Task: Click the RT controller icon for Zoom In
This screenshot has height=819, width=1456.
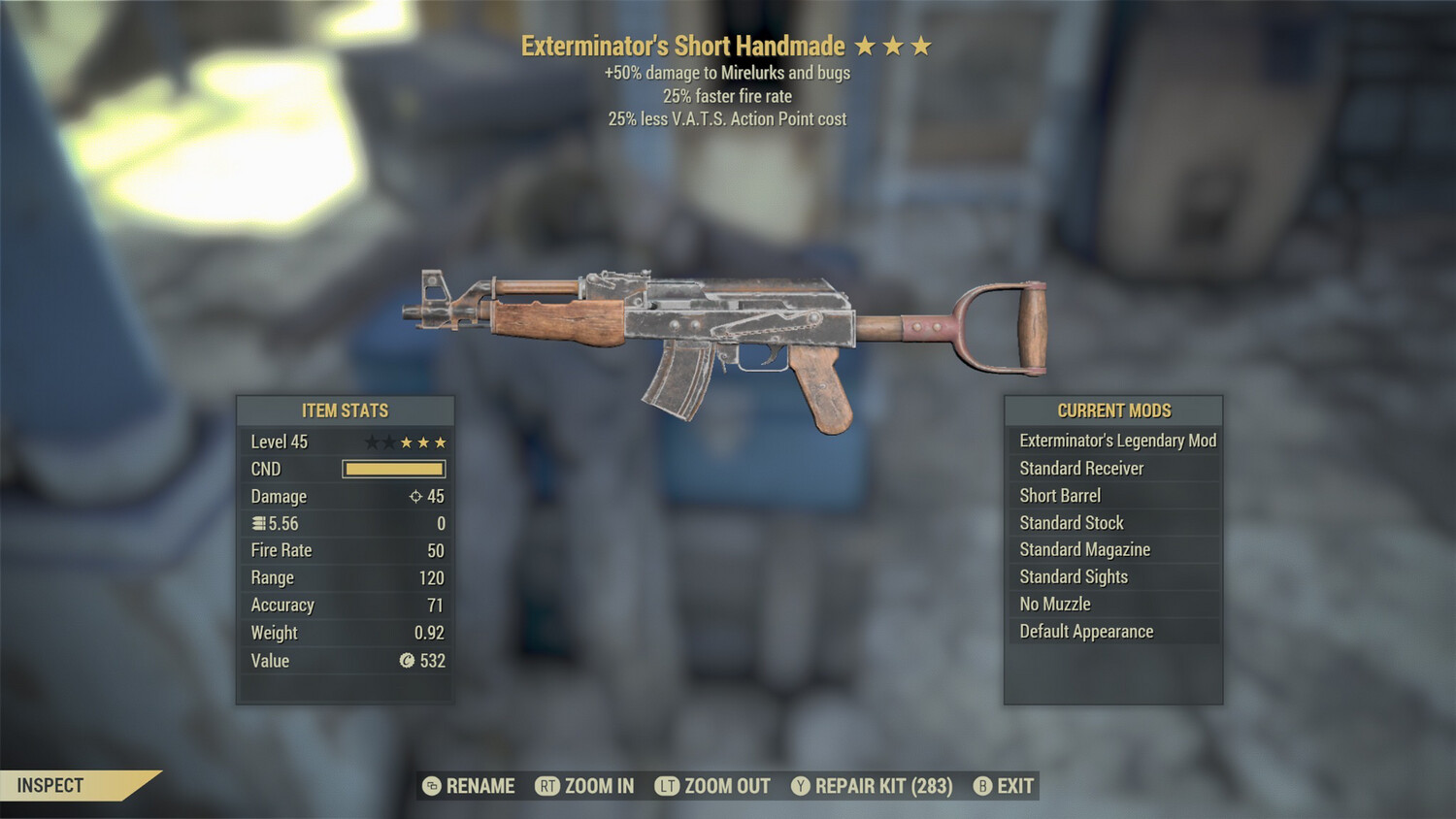Action: tap(549, 786)
